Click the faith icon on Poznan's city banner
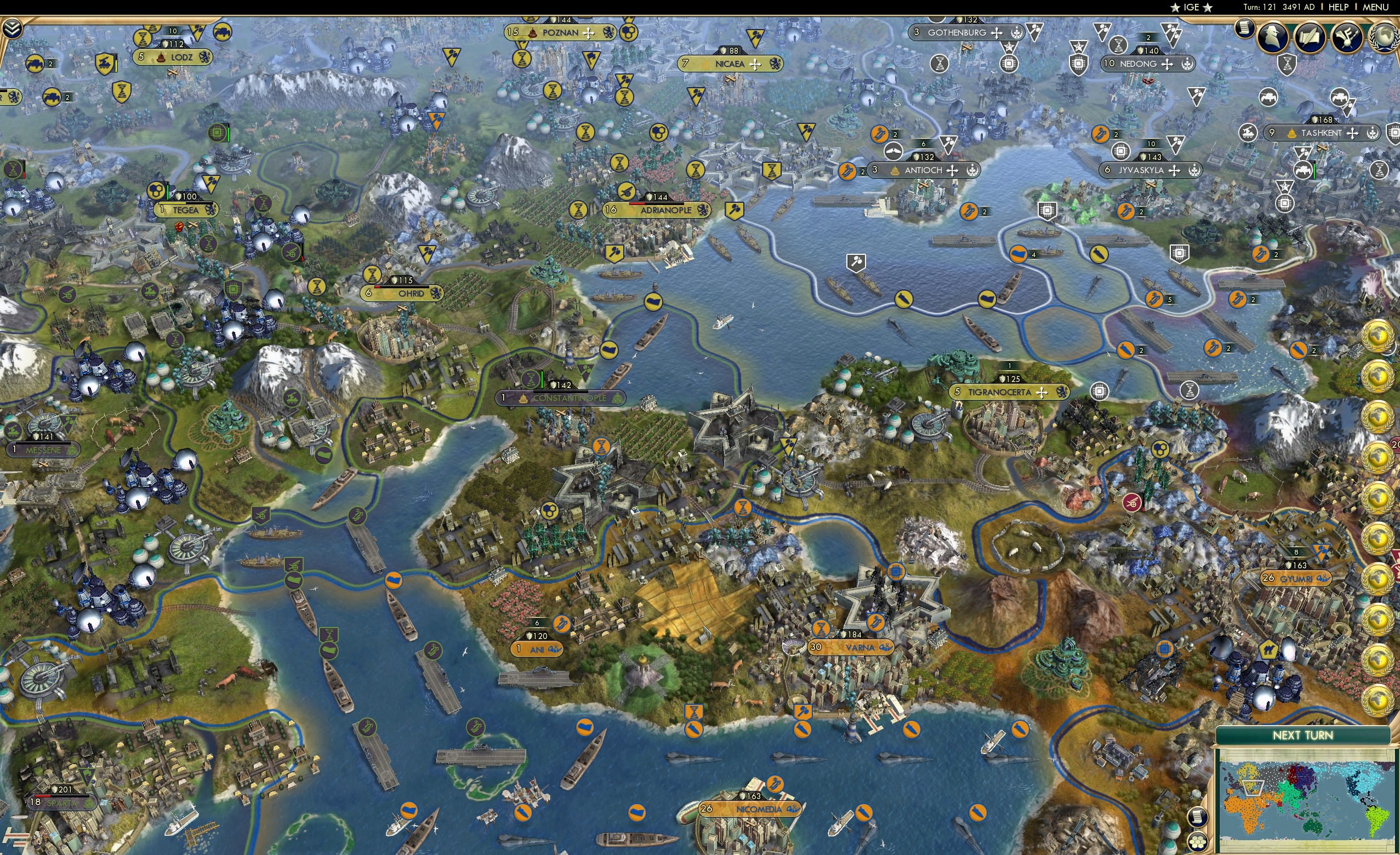The image size is (1400, 855). [x=589, y=34]
